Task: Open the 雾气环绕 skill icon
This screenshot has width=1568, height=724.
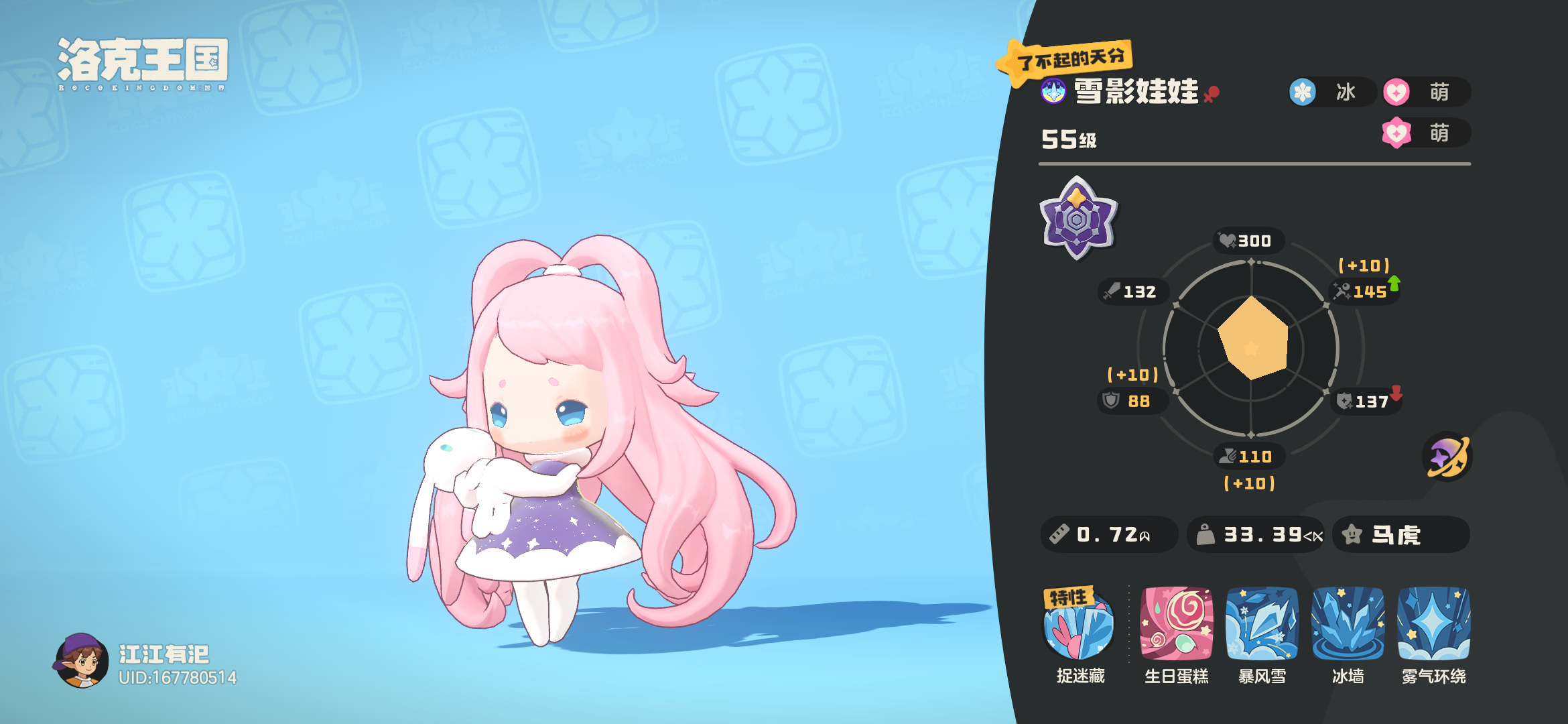Action: 1433,625
